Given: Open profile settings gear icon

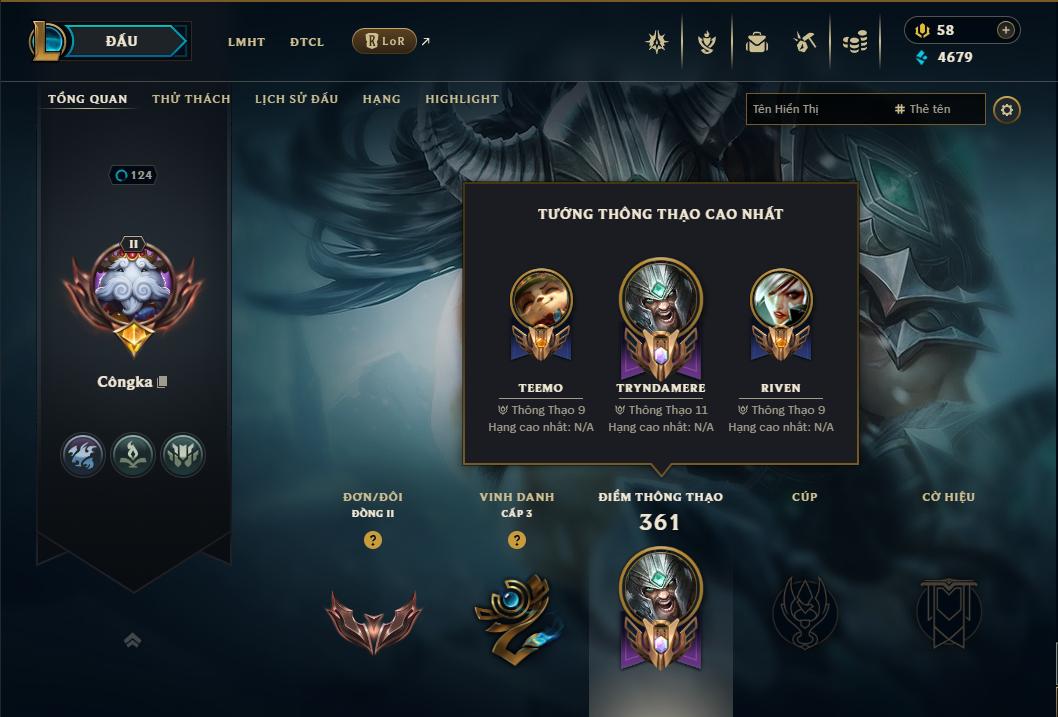Looking at the screenshot, I should [x=1007, y=109].
